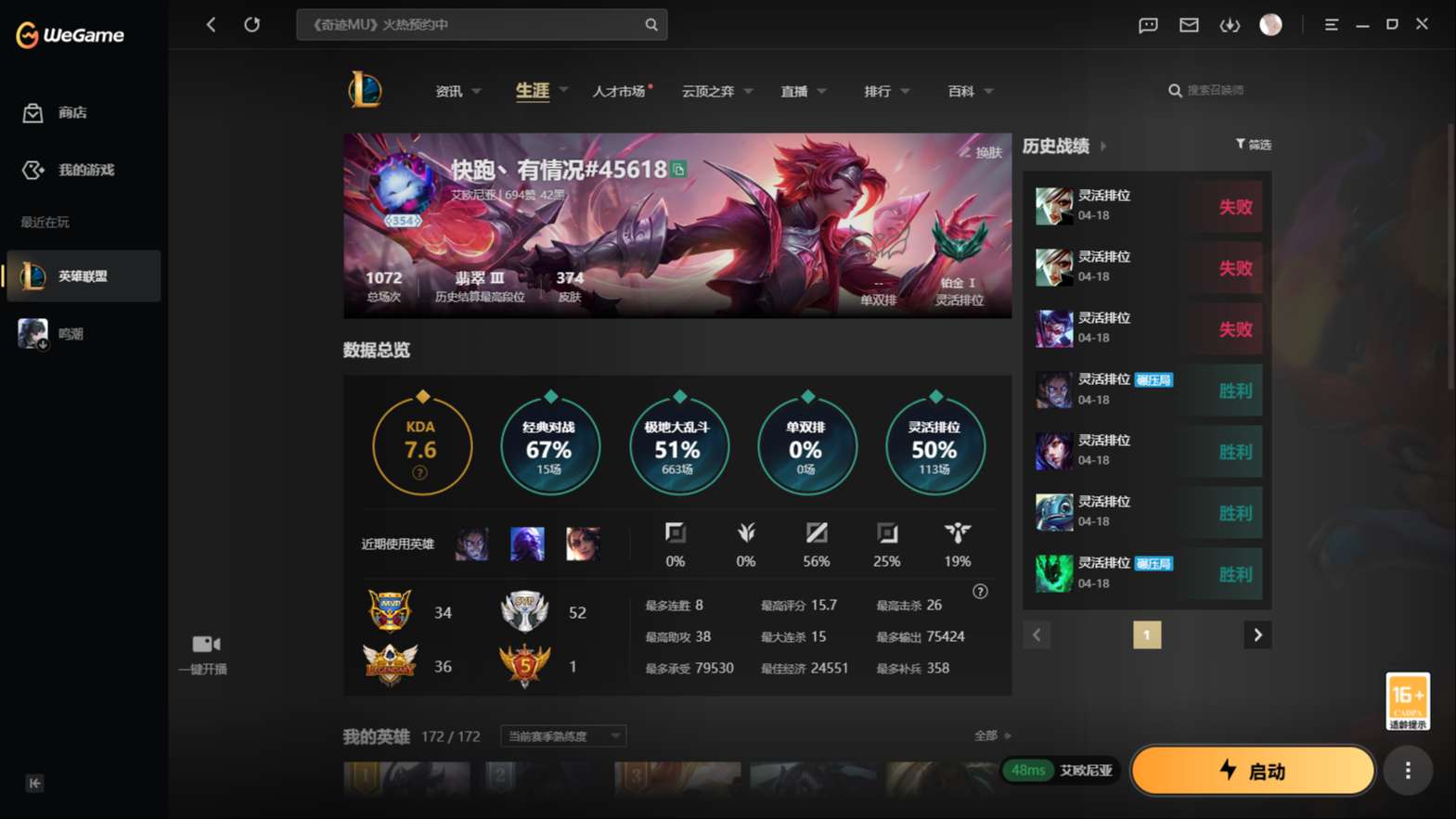The image size is (1456, 819).
Task: Click the 搜索召唤师 magnifier icon
Action: (1175, 90)
